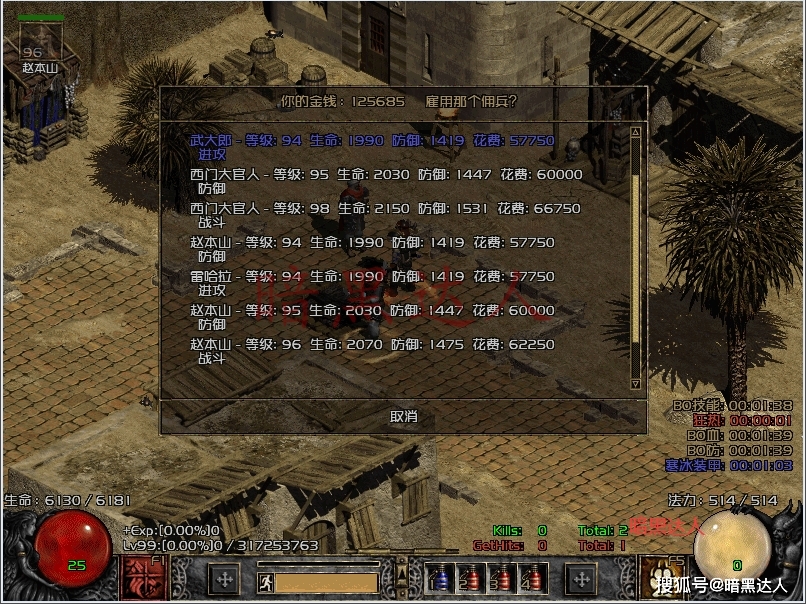Click the mercenary list's scroll-up arrow
Screen dimensions: 806x604
635,132
